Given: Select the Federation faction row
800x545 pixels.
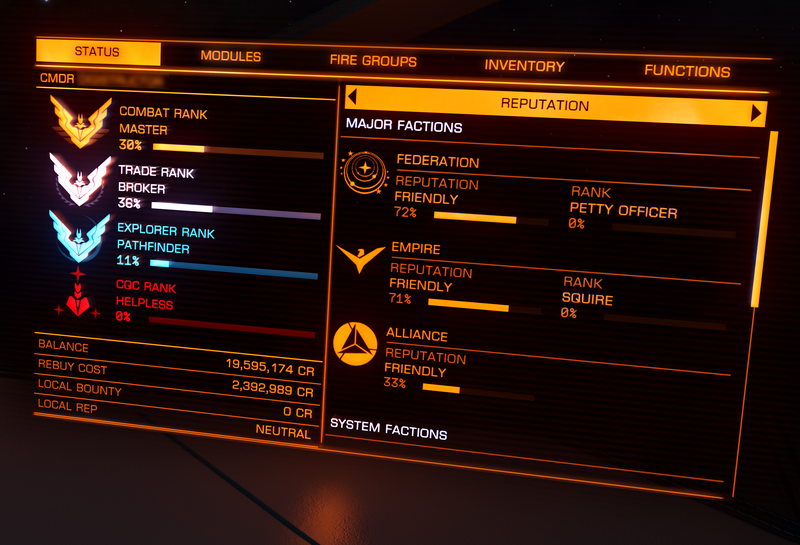Looking at the screenshot, I should tap(437, 162).
